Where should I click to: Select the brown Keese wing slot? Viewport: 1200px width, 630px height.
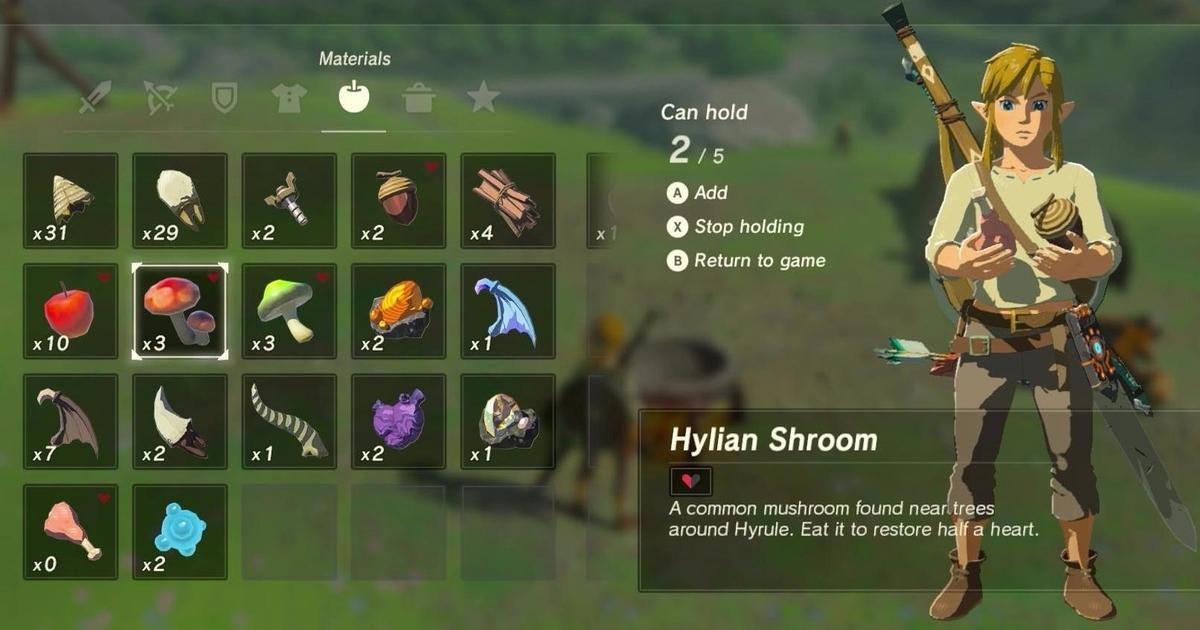pyautogui.click(x=70, y=421)
